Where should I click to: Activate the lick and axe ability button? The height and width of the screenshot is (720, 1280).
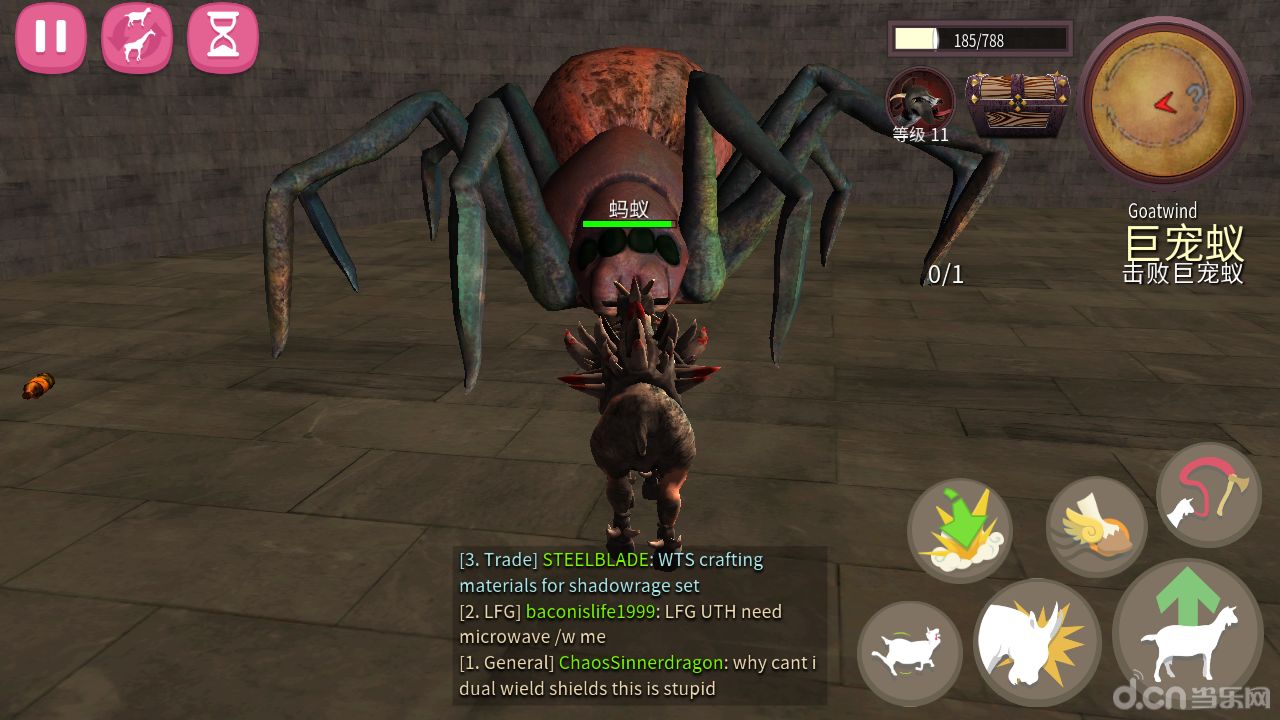tap(1208, 494)
